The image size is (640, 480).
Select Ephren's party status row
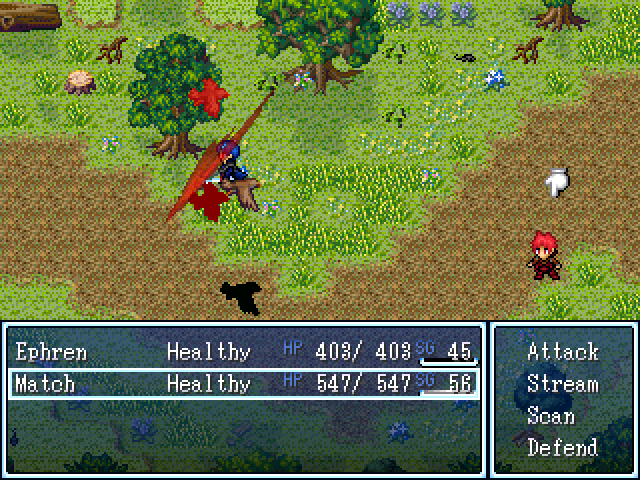click(x=244, y=352)
